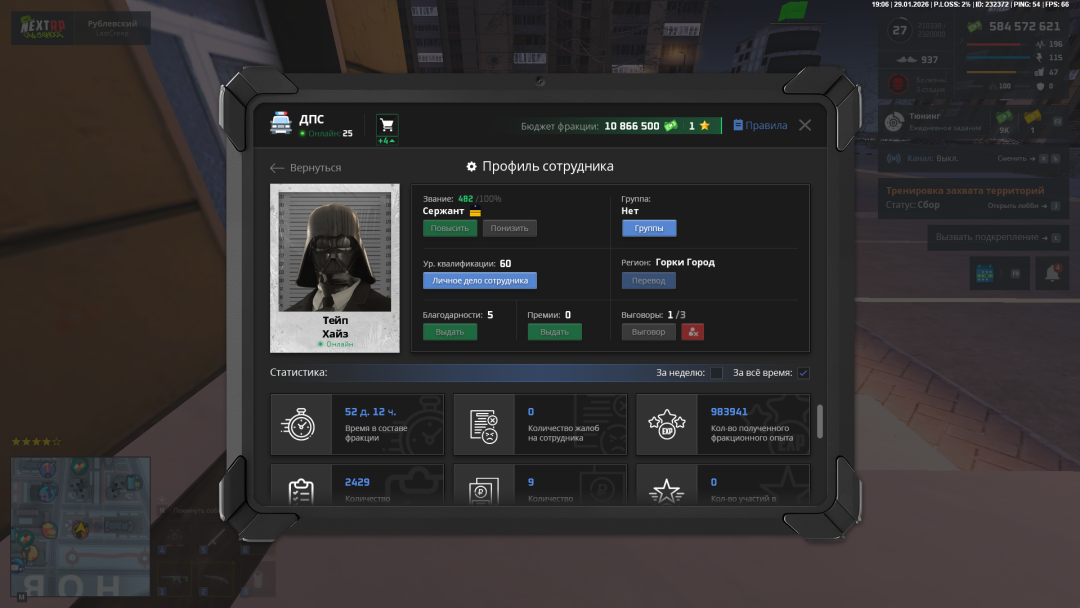Give a commendation under Благодарности

(x=449, y=332)
